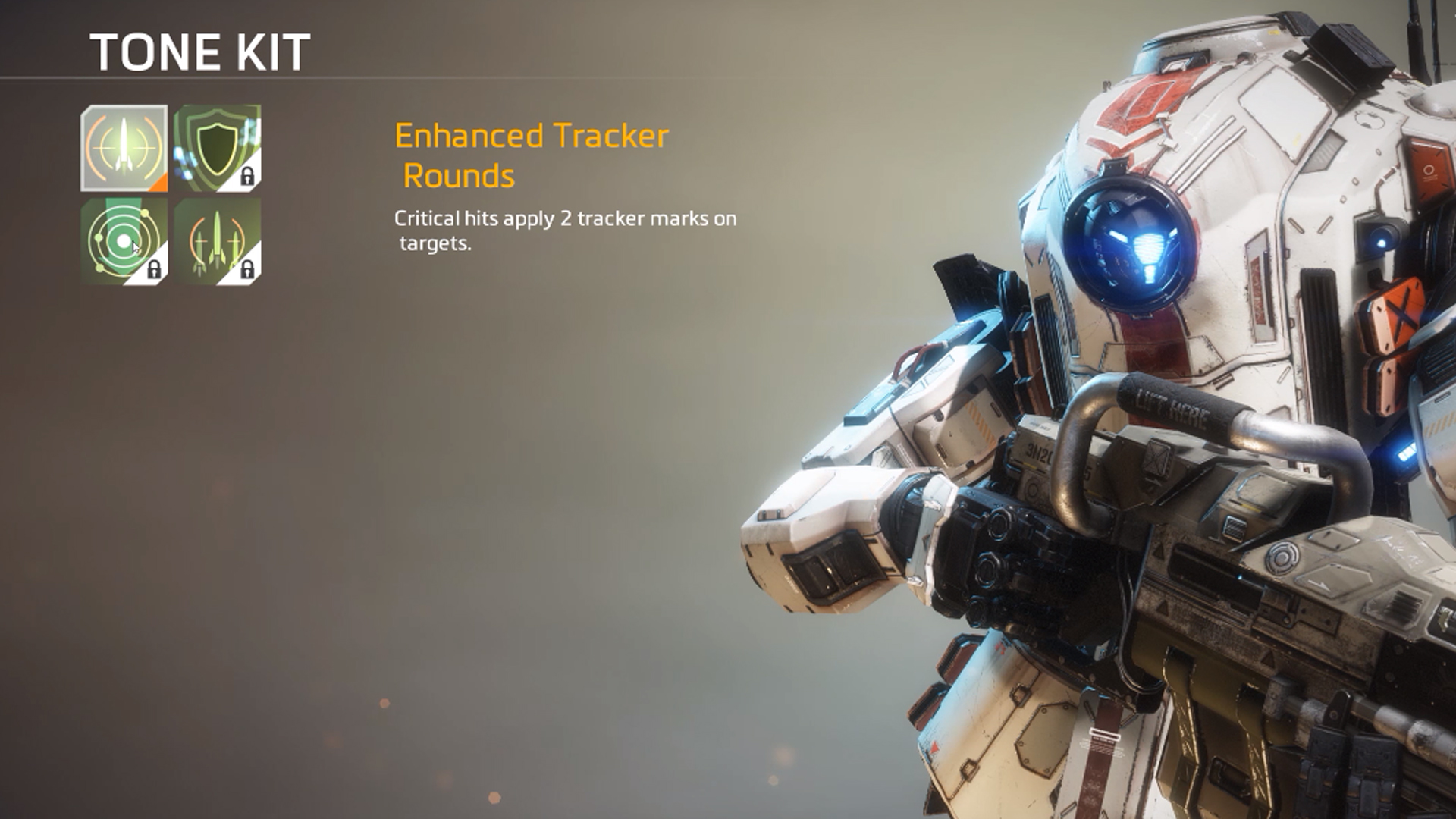Viewport: 1456px width, 819px height.
Task: Click the radar circles icon below the rocket kit
Action: (121, 239)
